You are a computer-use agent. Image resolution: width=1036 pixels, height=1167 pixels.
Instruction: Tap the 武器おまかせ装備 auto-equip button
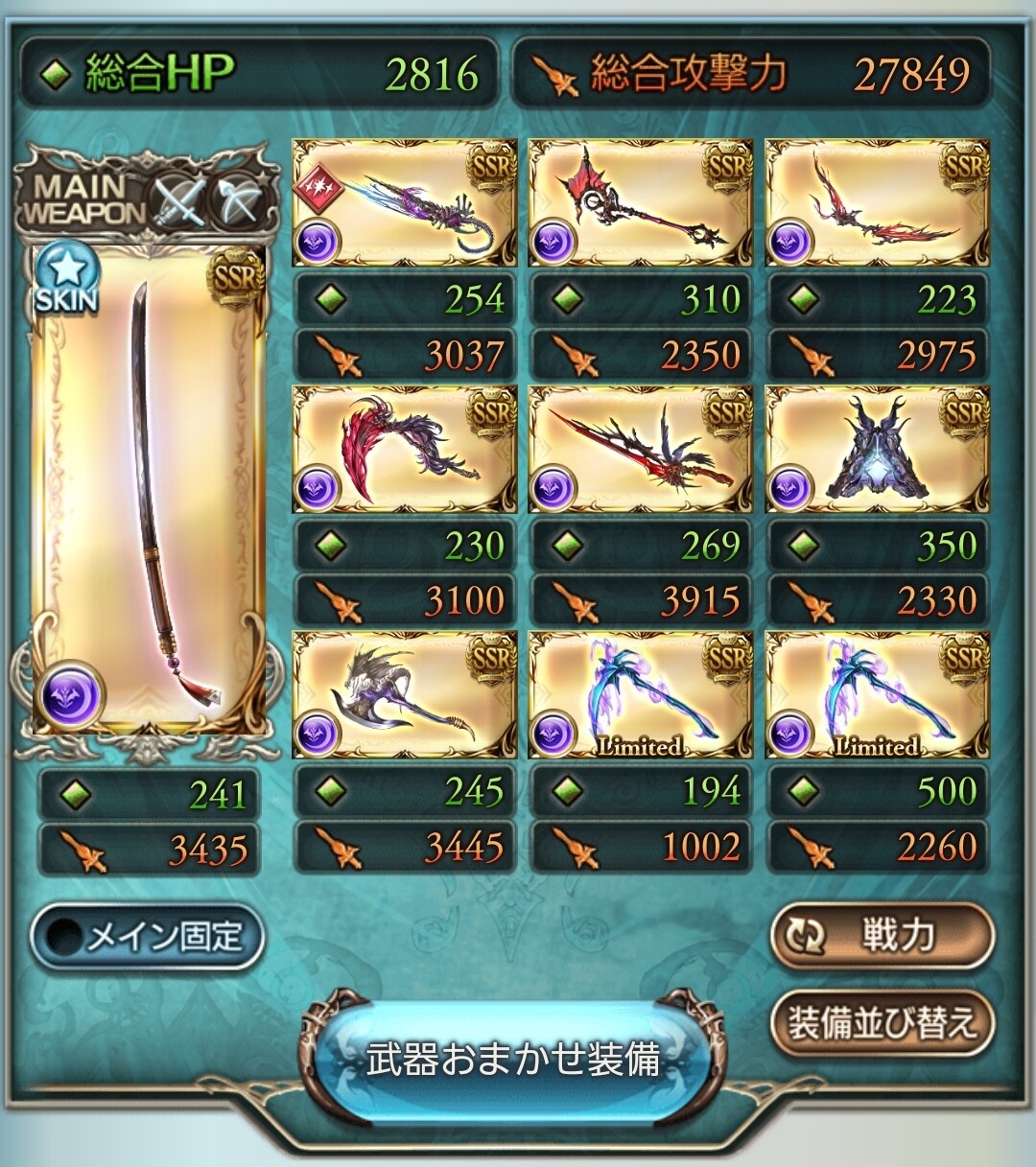tap(513, 1059)
